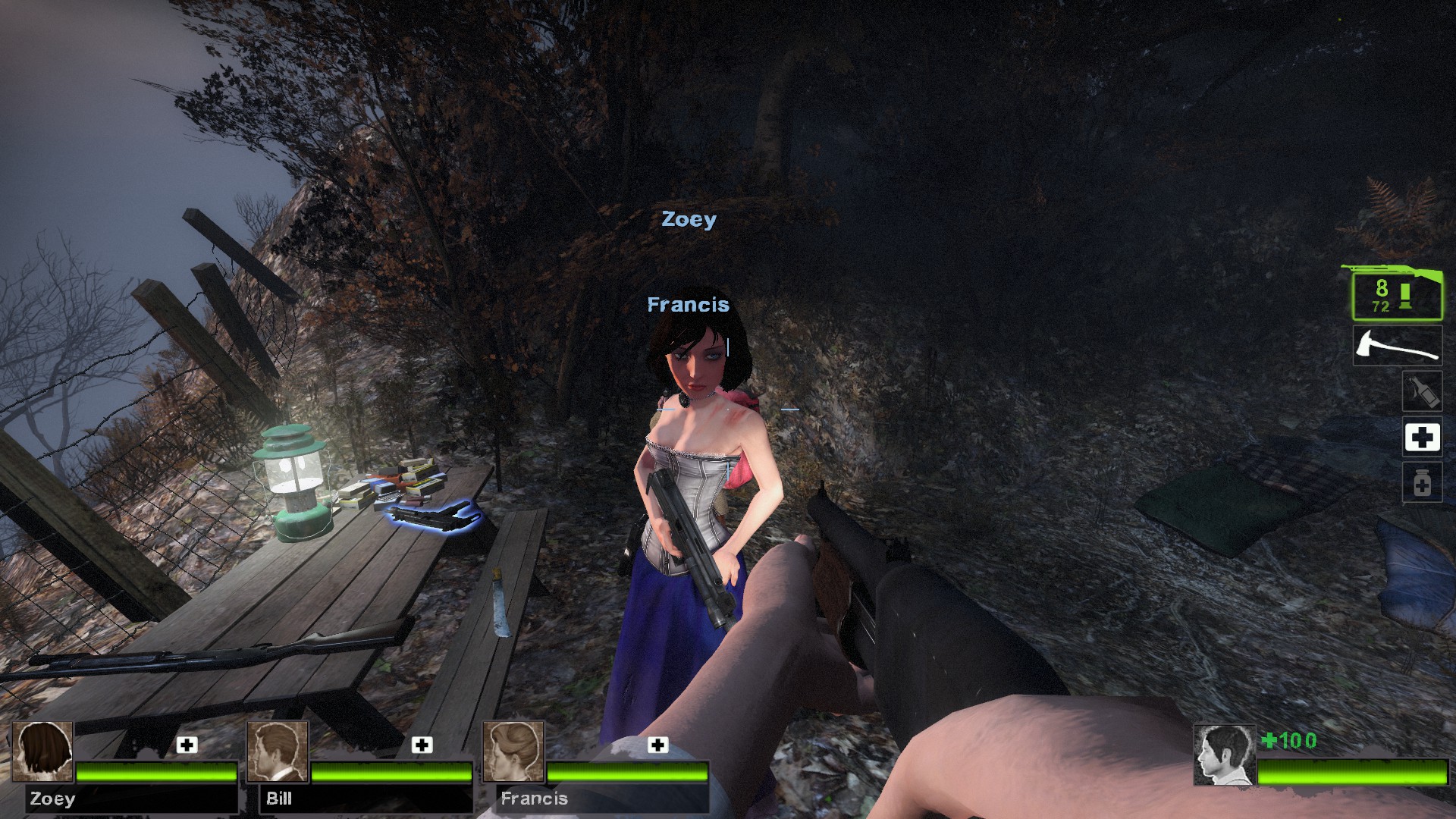Viewport: 1456px width, 819px height.
Task: Click your own survivor portrait
Action: 1224,755
